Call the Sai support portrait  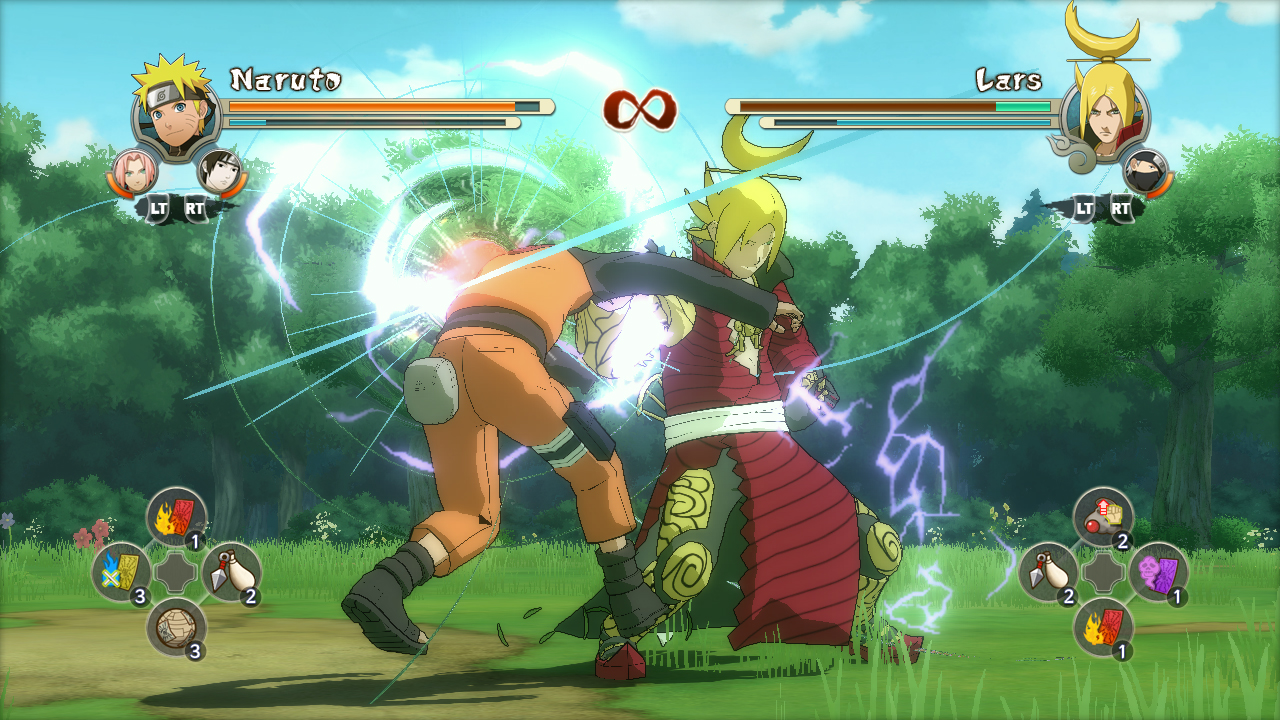click(220, 171)
